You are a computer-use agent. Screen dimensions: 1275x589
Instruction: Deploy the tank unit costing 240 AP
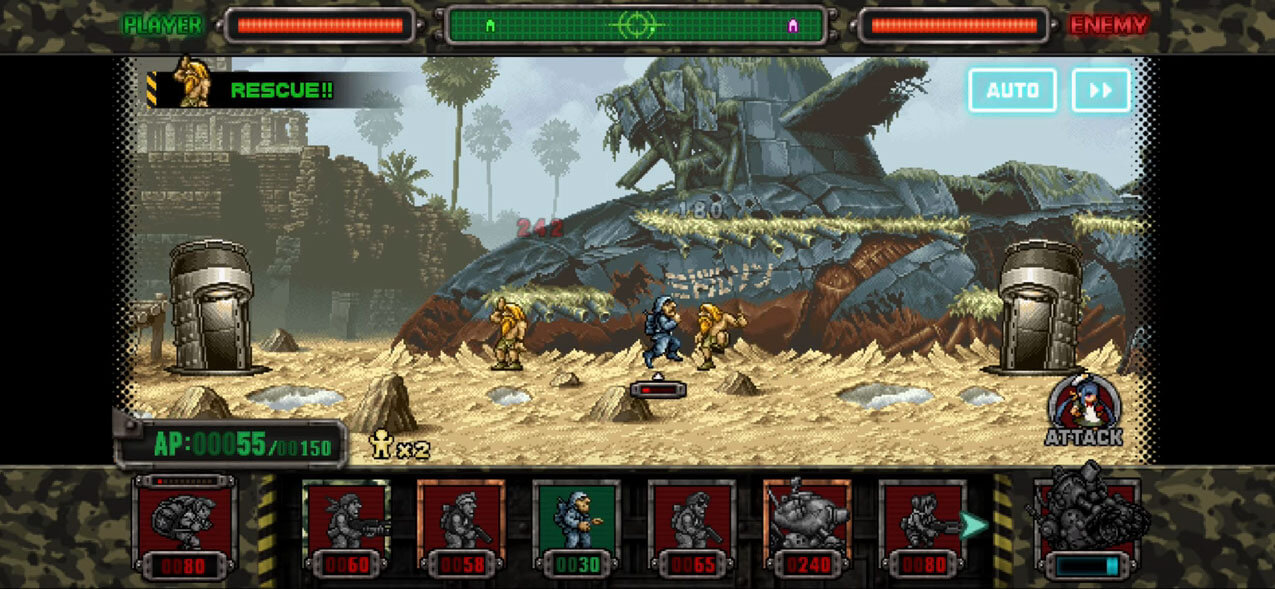pos(806,527)
